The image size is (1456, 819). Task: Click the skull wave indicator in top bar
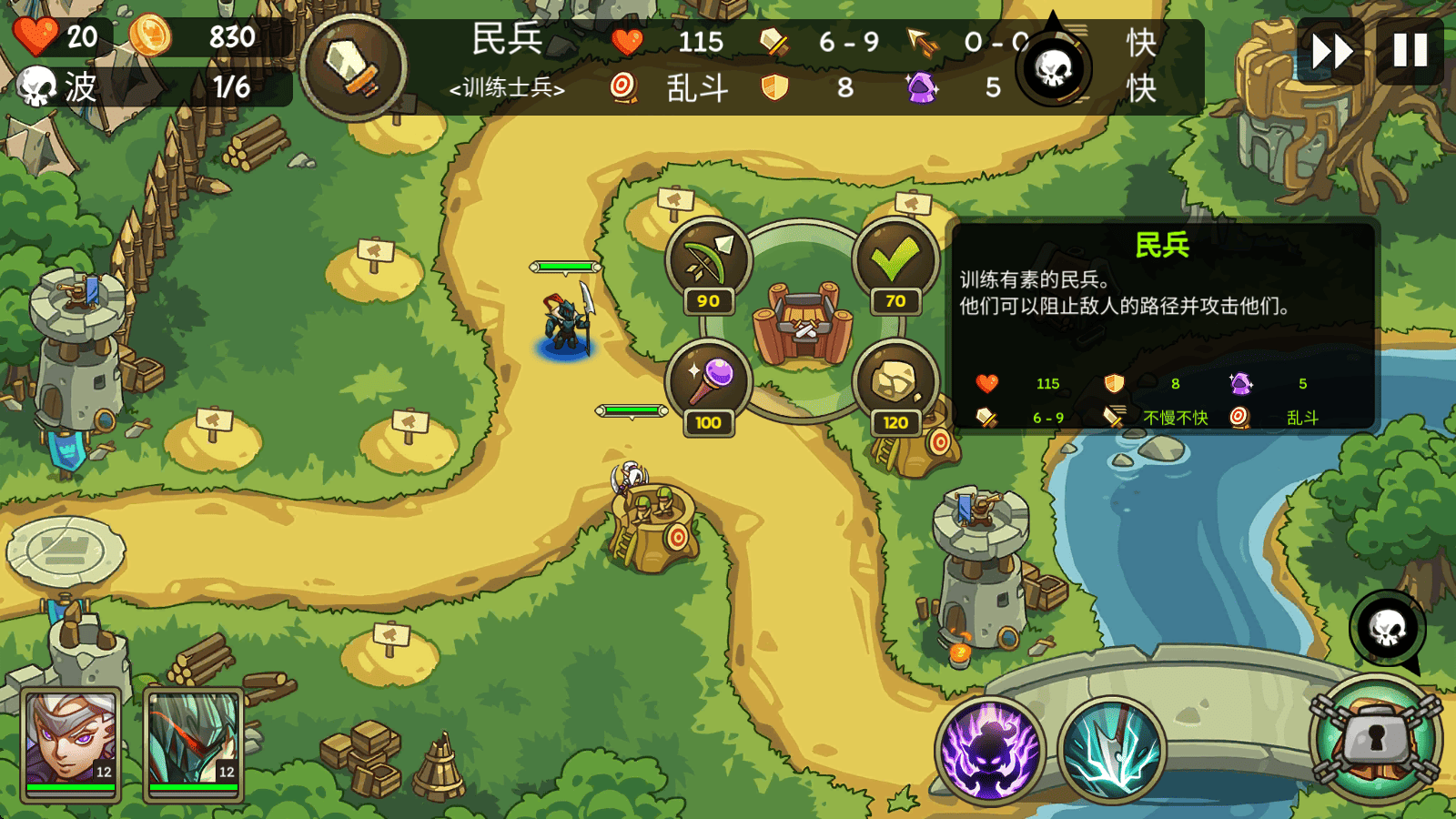tap(1054, 68)
